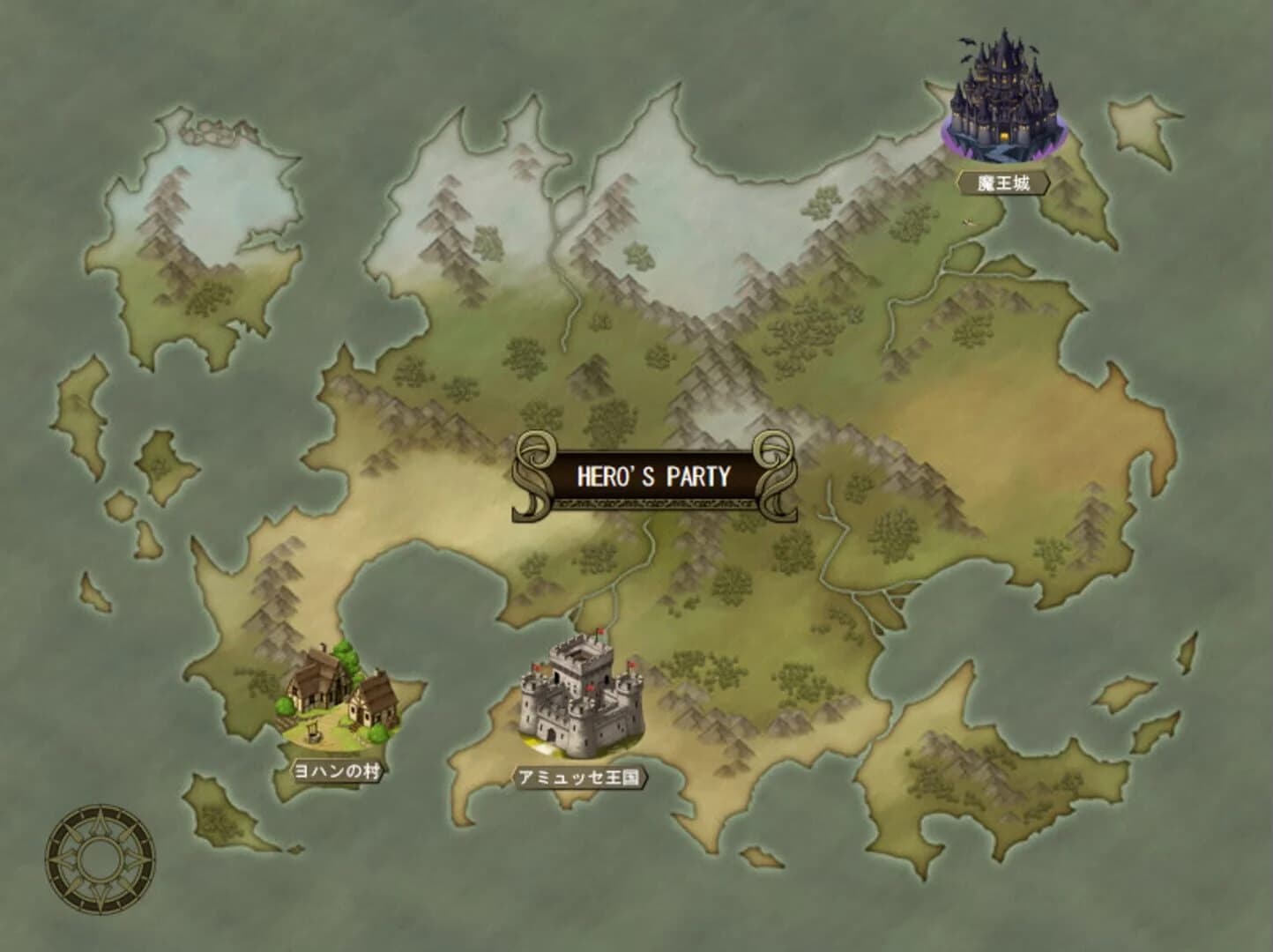Click the HERO'S PARTY title banner

pos(655,474)
